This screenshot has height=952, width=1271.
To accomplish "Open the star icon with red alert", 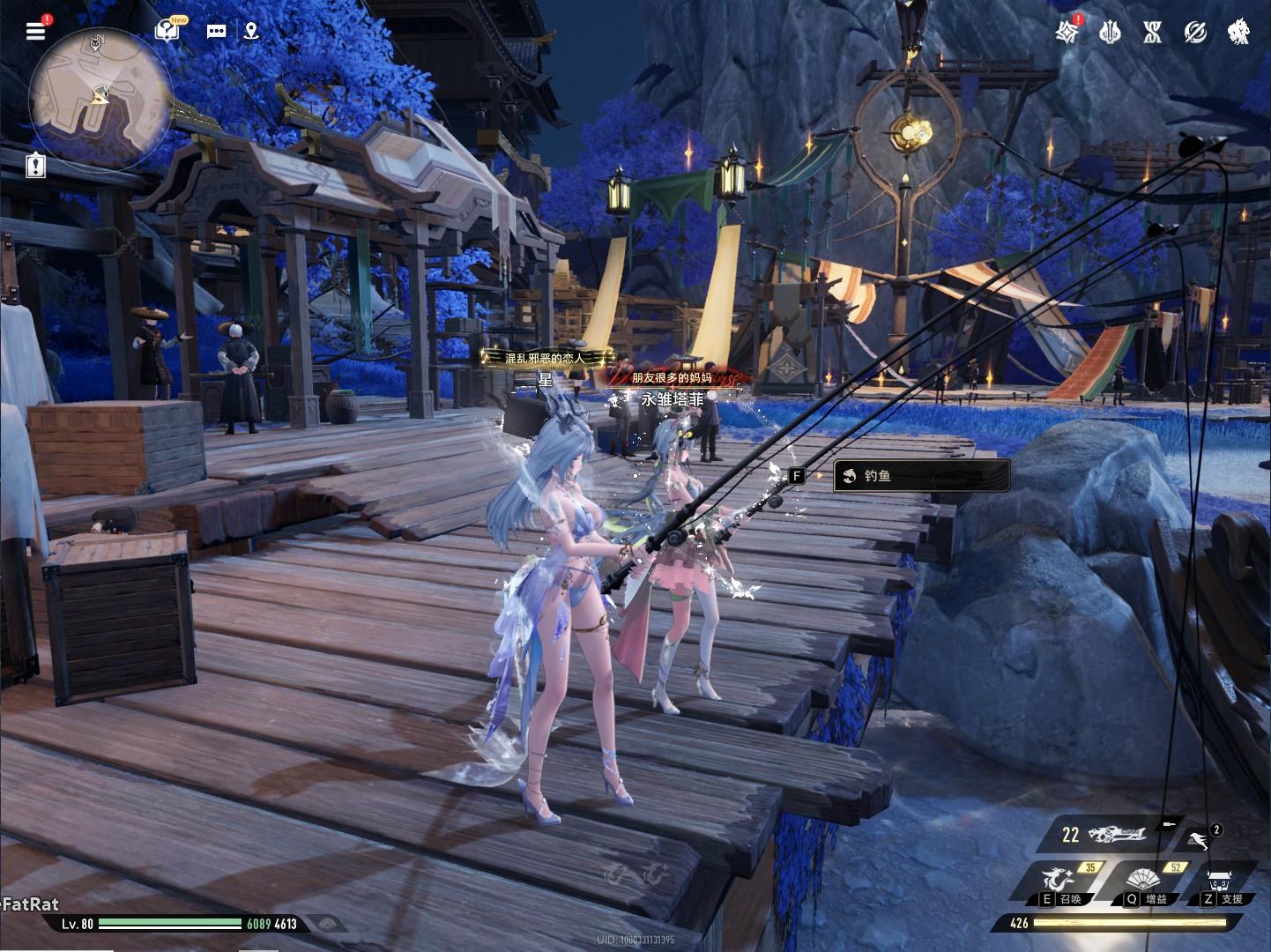I will 1067,32.
